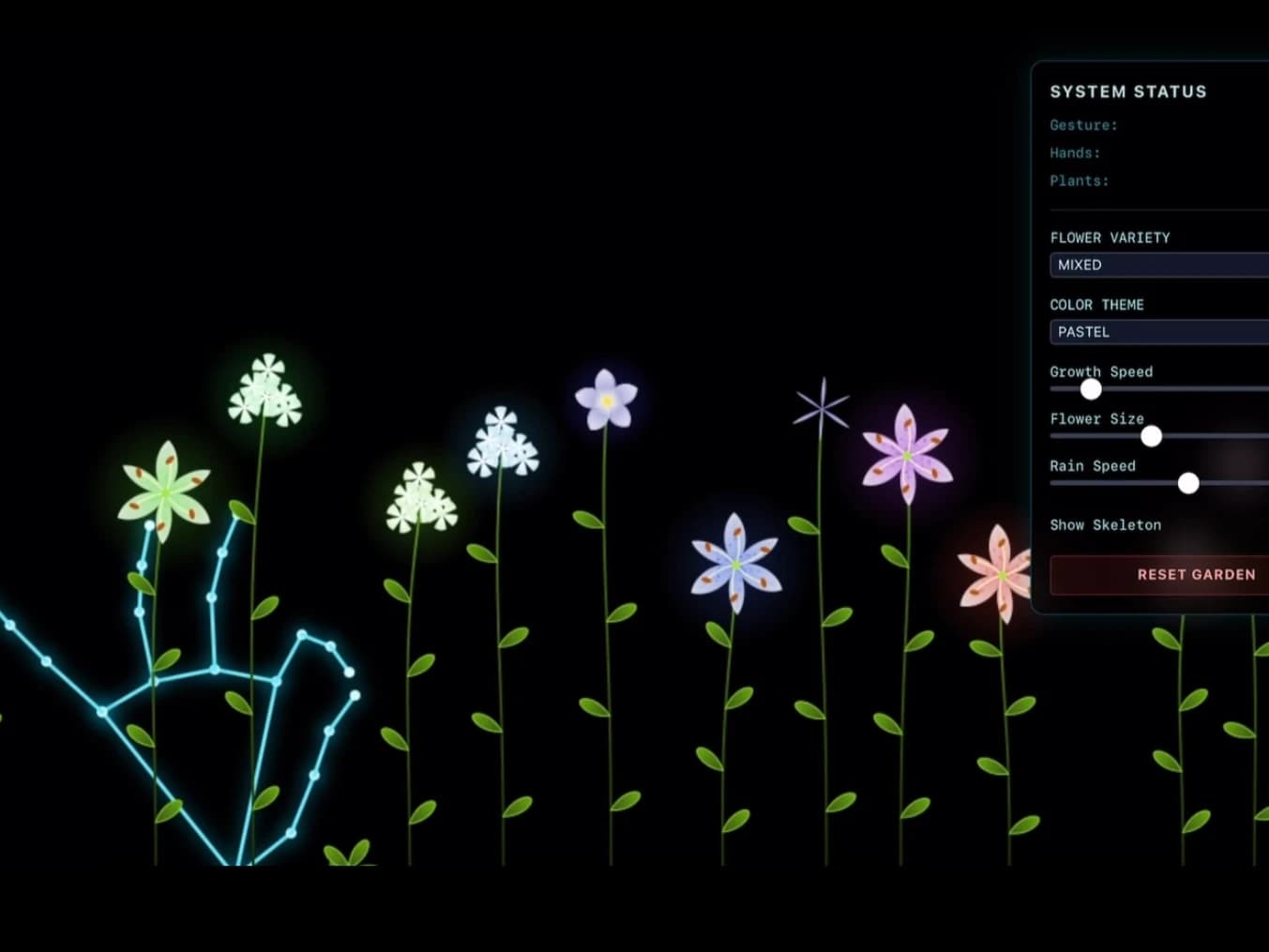The image size is (1269, 952).
Task: Click the SYSTEM STATUS panel heading
Action: 1127,92
